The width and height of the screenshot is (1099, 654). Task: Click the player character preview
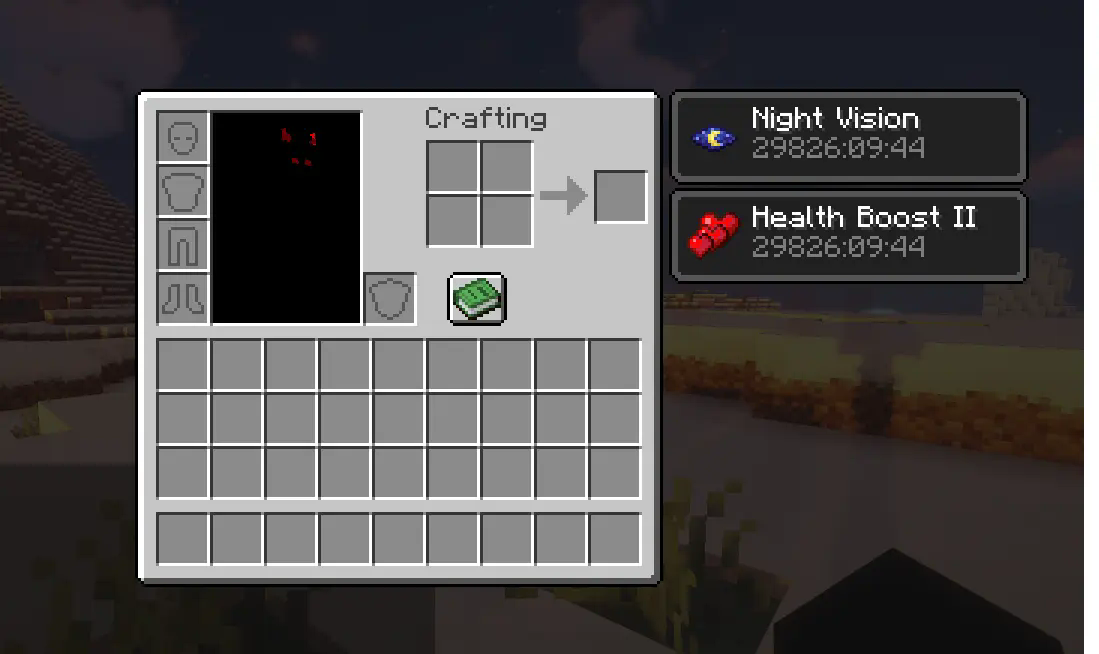[x=286, y=218]
